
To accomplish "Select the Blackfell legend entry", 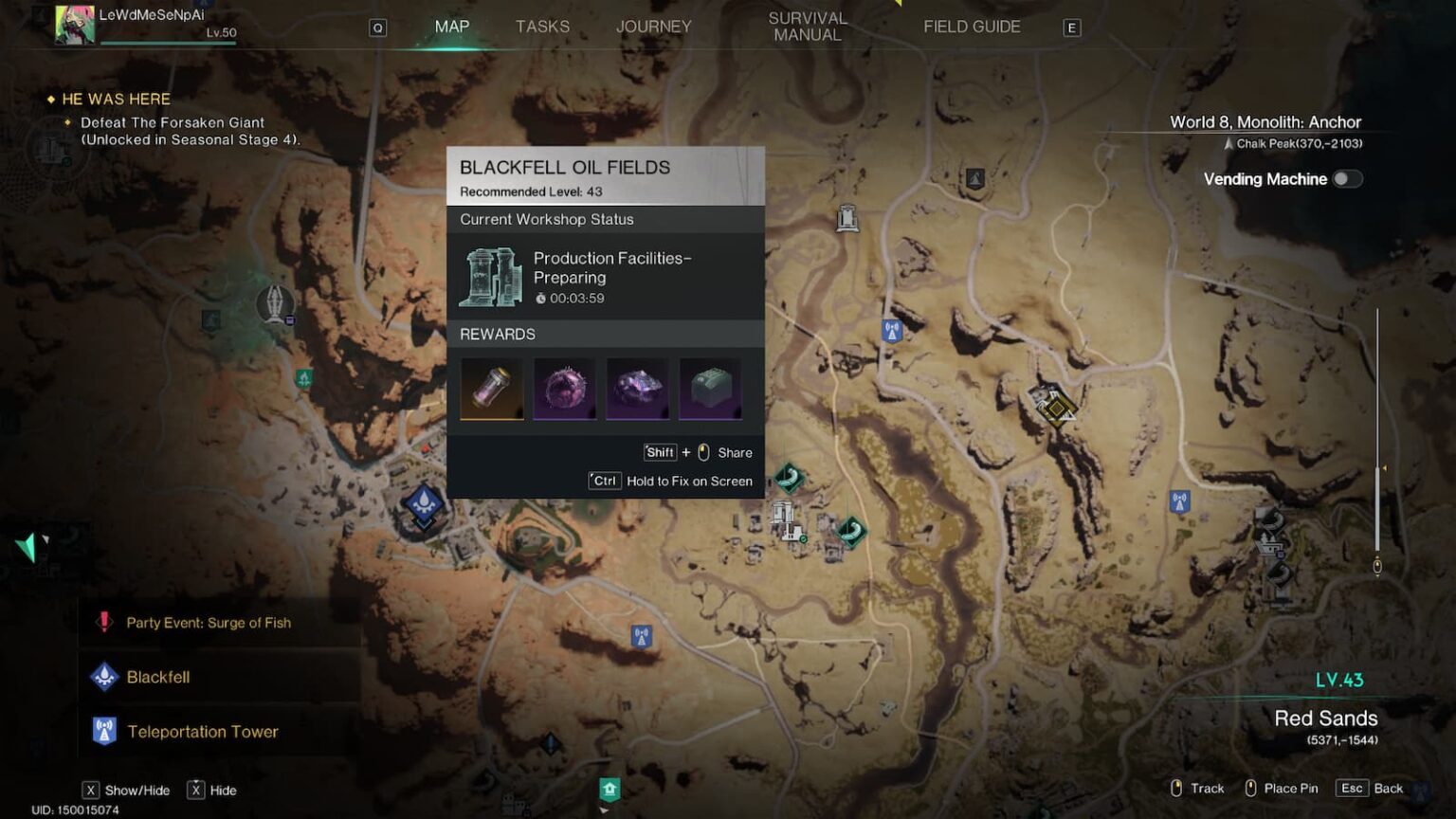I will 158,677.
